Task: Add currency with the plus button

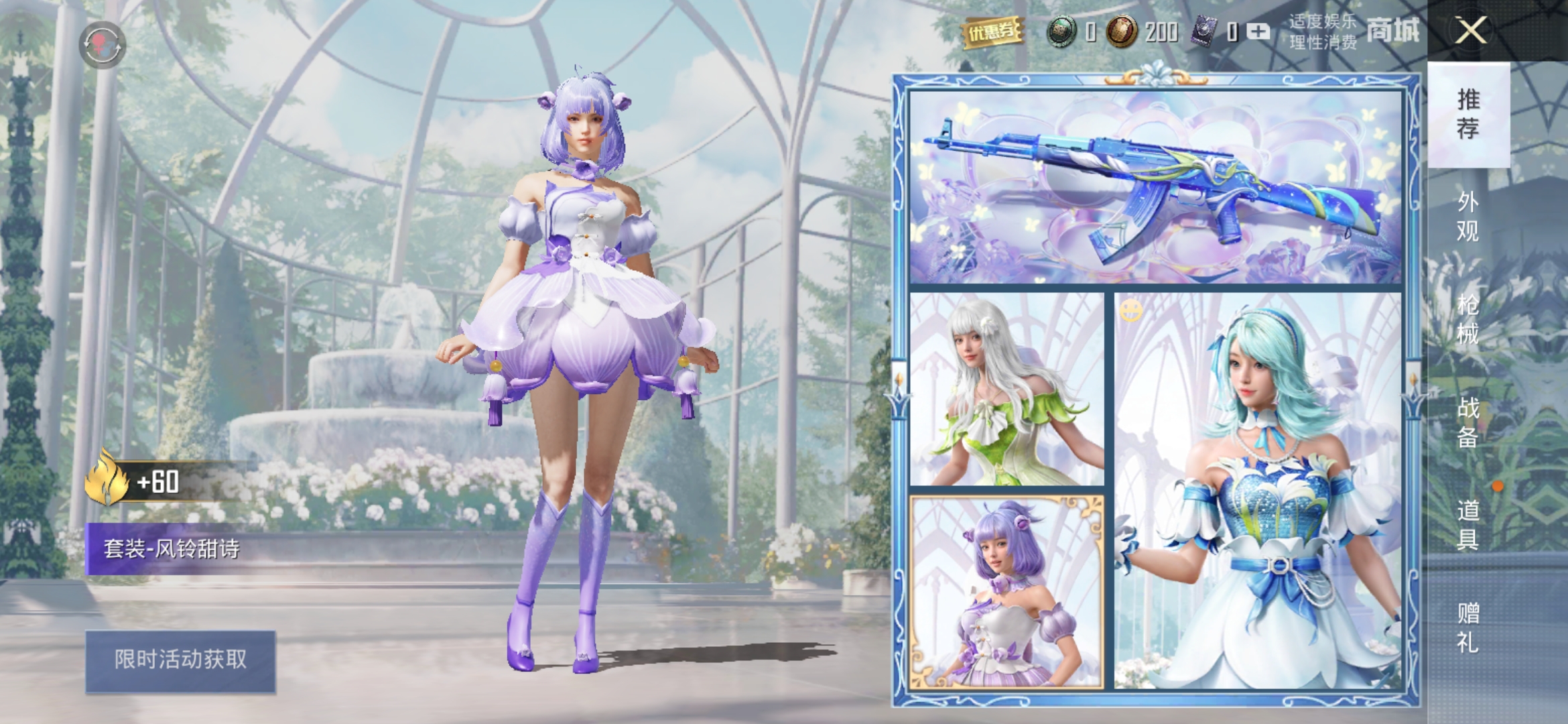Action: (x=1258, y=32)
